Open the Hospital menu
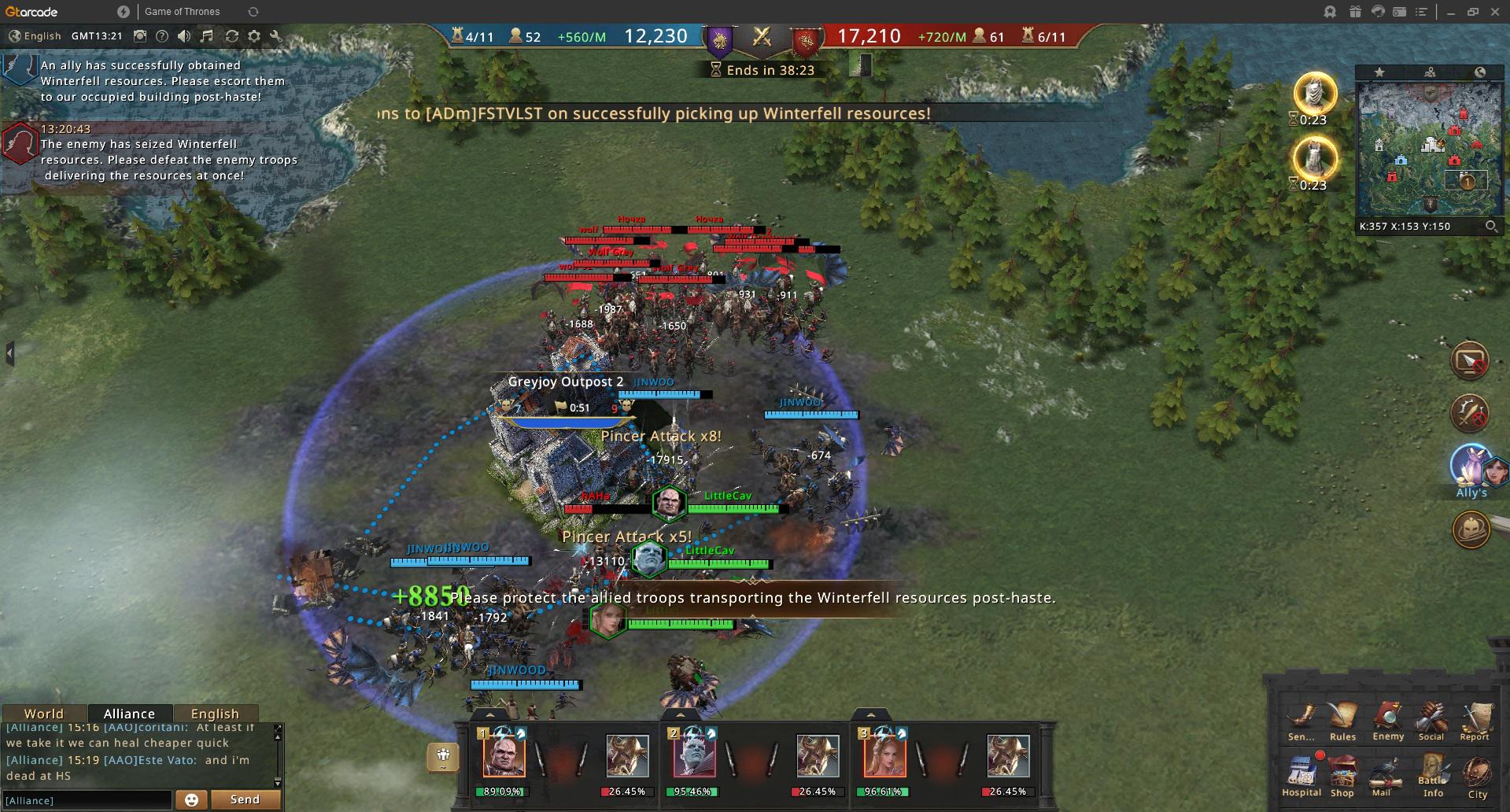 pos(1301,774)
